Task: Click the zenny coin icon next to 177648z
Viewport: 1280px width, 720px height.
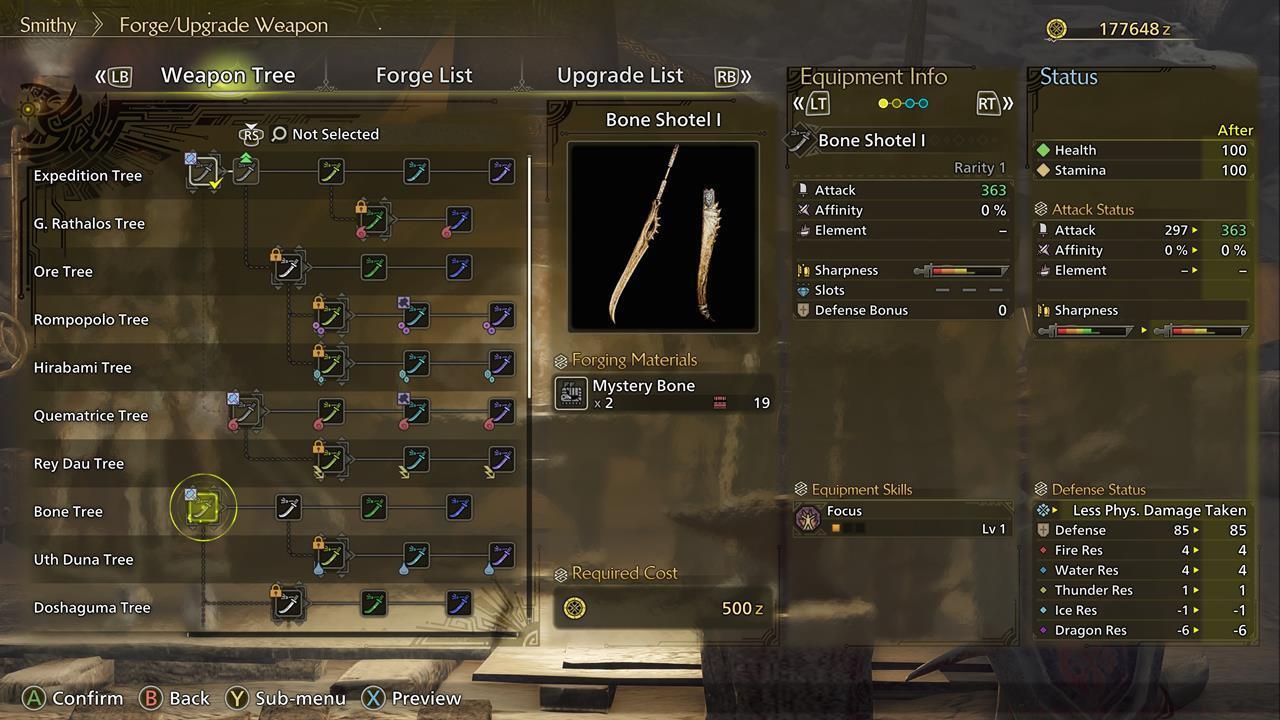Action: point(1057,29)
